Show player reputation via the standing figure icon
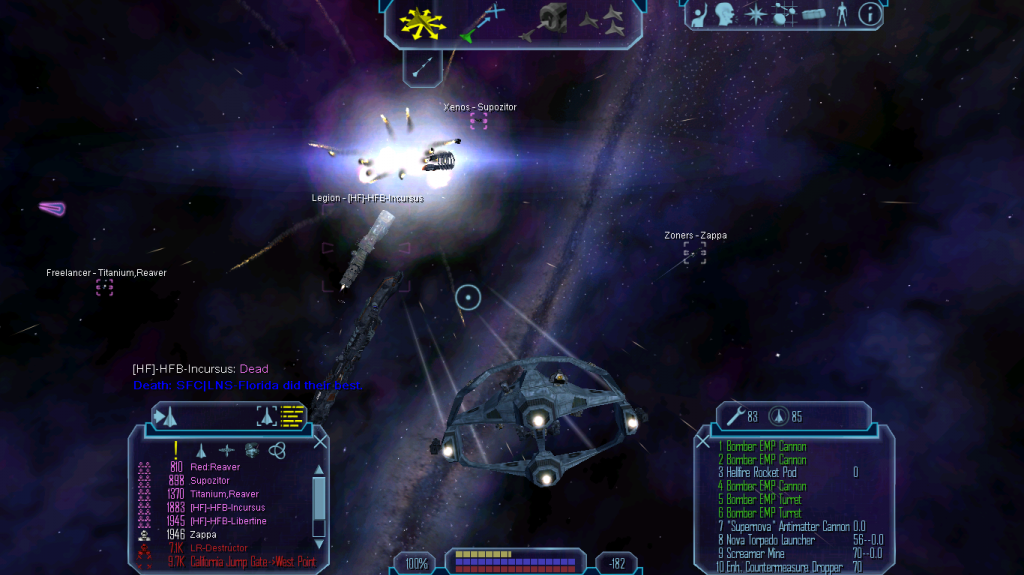This screenshot has width=1024, height=575. coord(842,14)
